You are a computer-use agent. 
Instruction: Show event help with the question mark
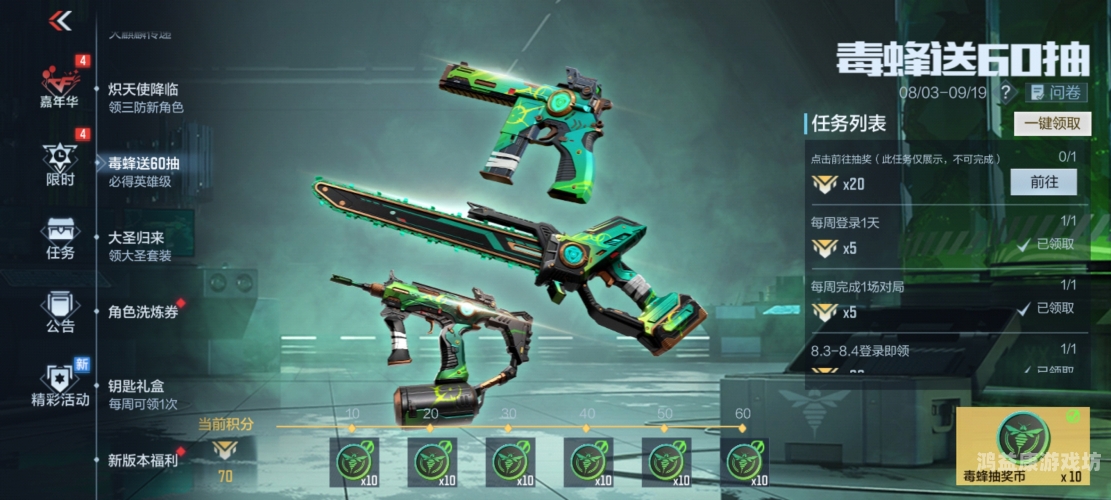1006,92
